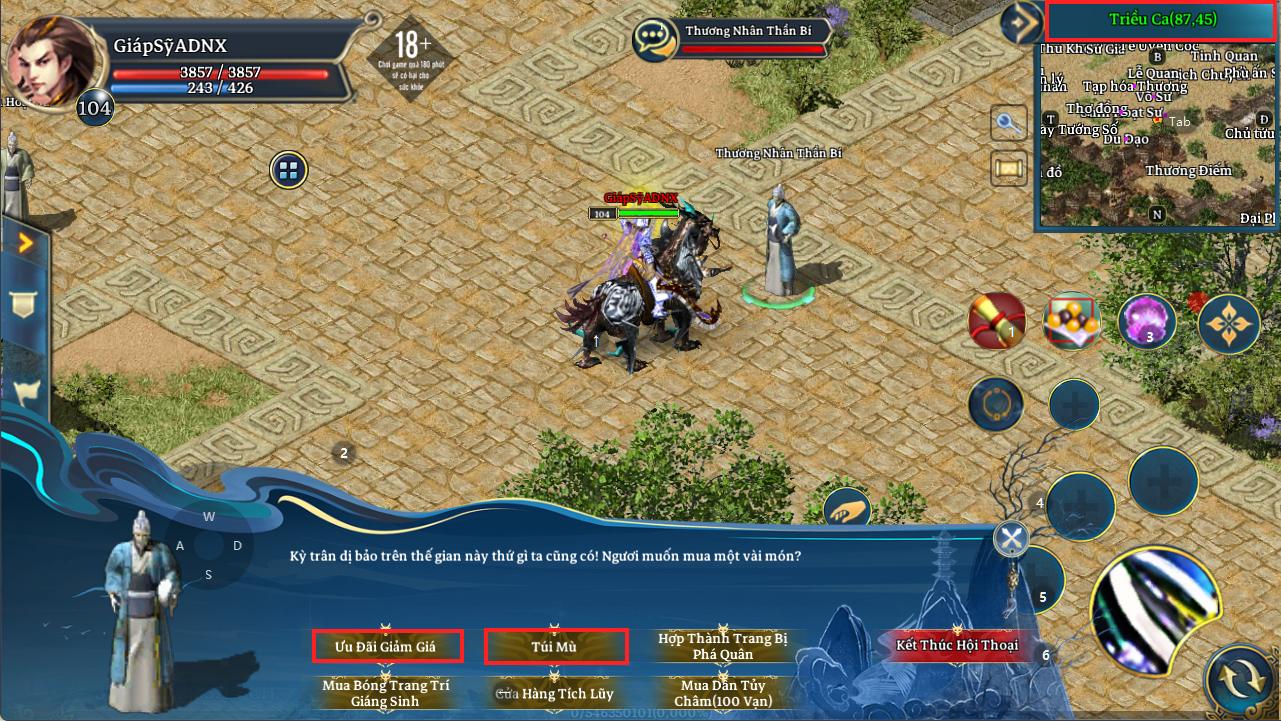Activate the purple orb skill in slot 3
Screen dimensions: 1281x721
tap(1146, 321)
